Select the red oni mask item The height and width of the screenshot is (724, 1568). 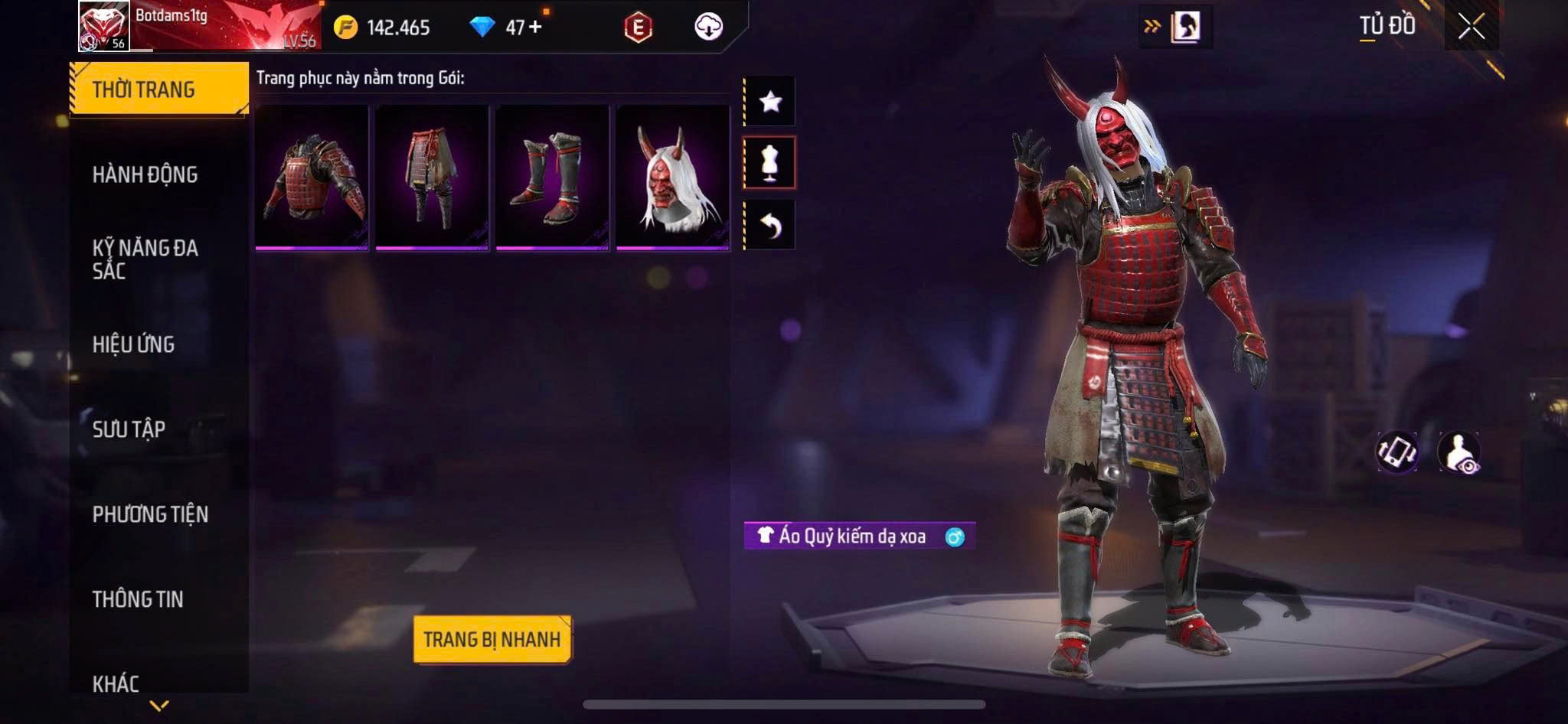672,178
